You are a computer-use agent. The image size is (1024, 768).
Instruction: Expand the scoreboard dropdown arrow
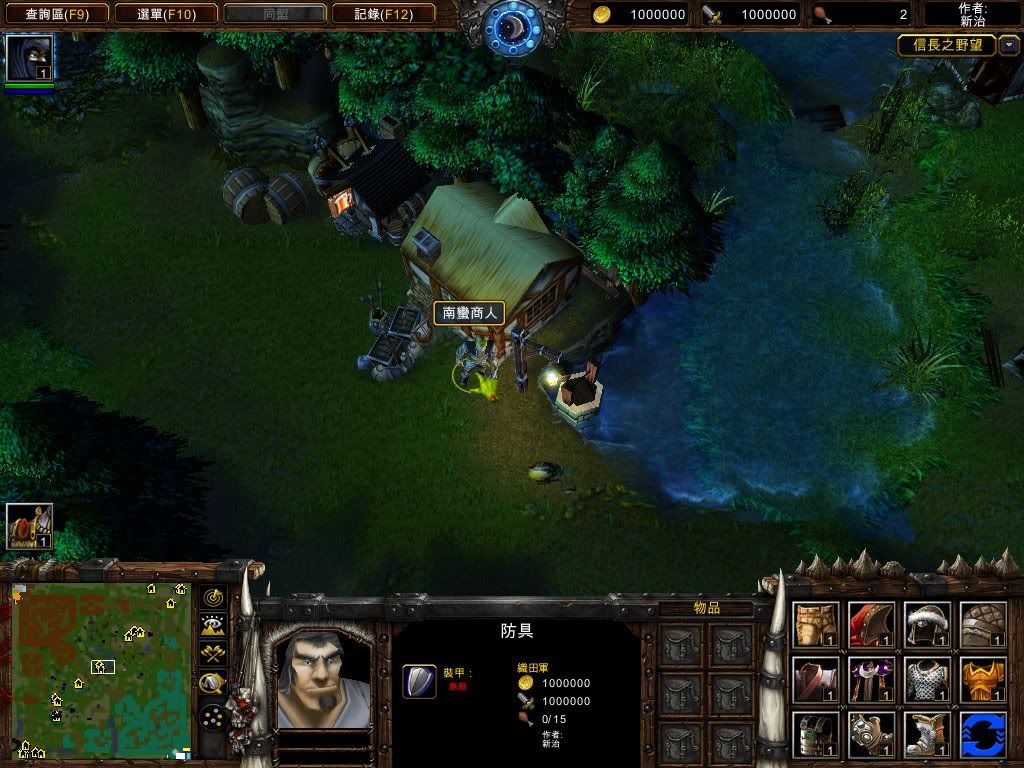(1009, 45)
